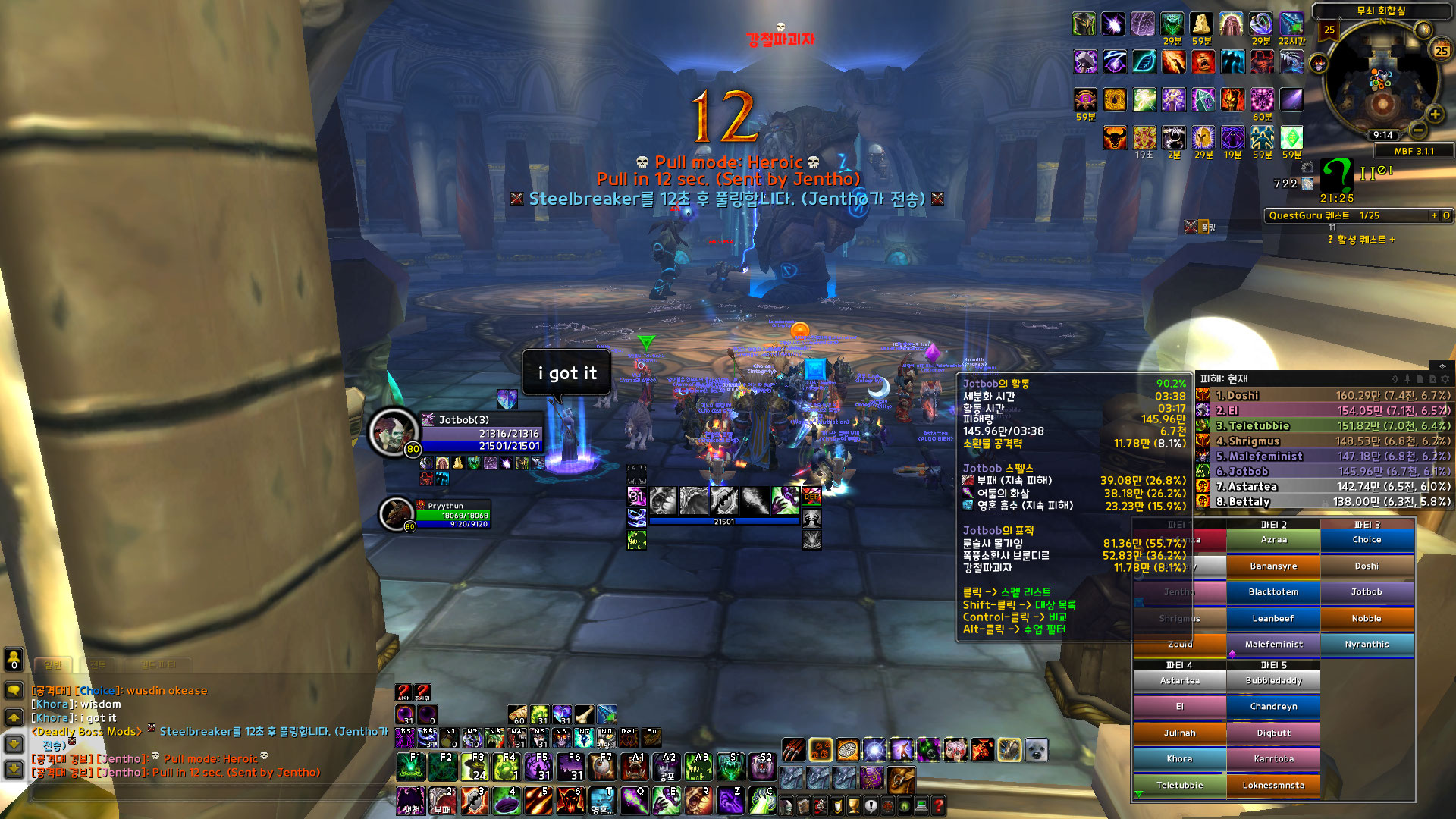1456x819 pixels.
Task: Target Leanbeef in the raid frames
Action: click(x=1273, y=619)
